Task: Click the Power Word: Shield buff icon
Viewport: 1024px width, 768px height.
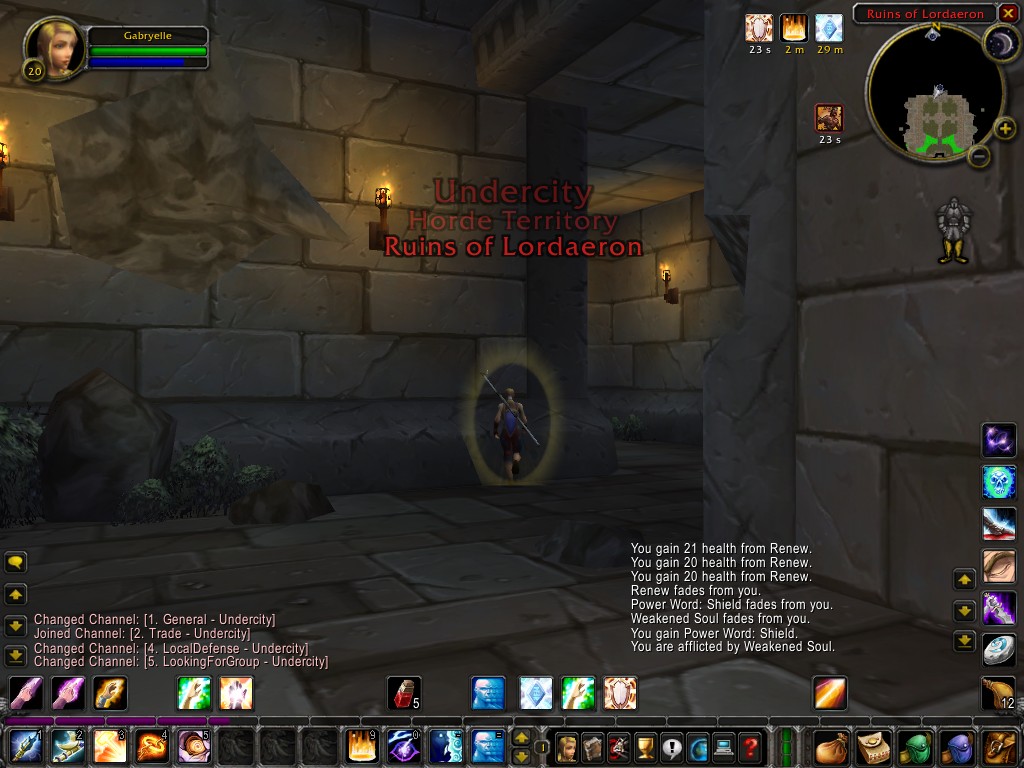Action: (759, 27)
